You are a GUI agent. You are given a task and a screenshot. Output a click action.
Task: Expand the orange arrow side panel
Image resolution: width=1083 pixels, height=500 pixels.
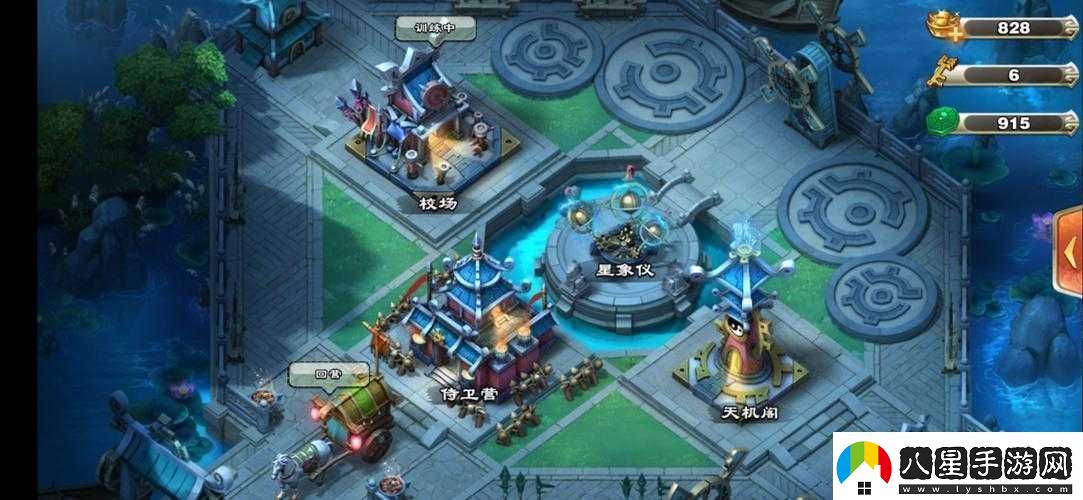(x=1068, y=250)
